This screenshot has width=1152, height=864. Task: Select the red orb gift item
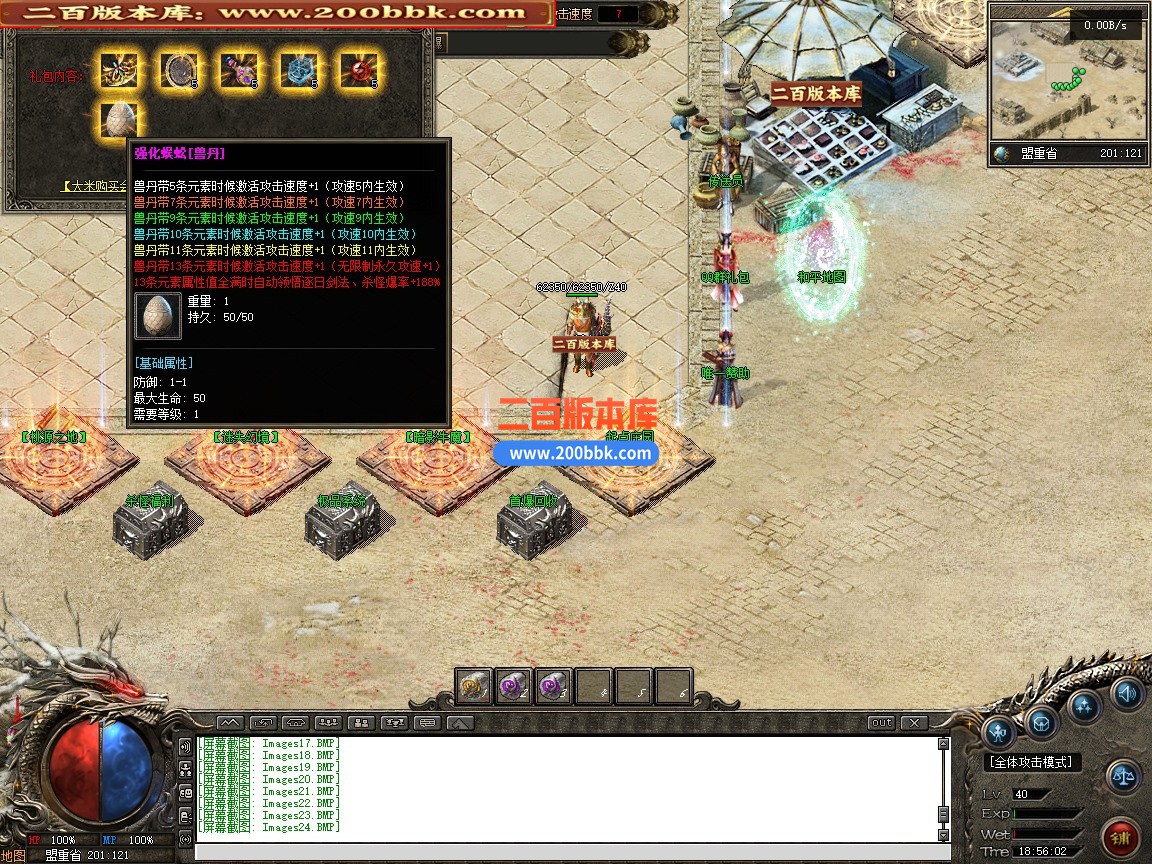pos(358,70)
